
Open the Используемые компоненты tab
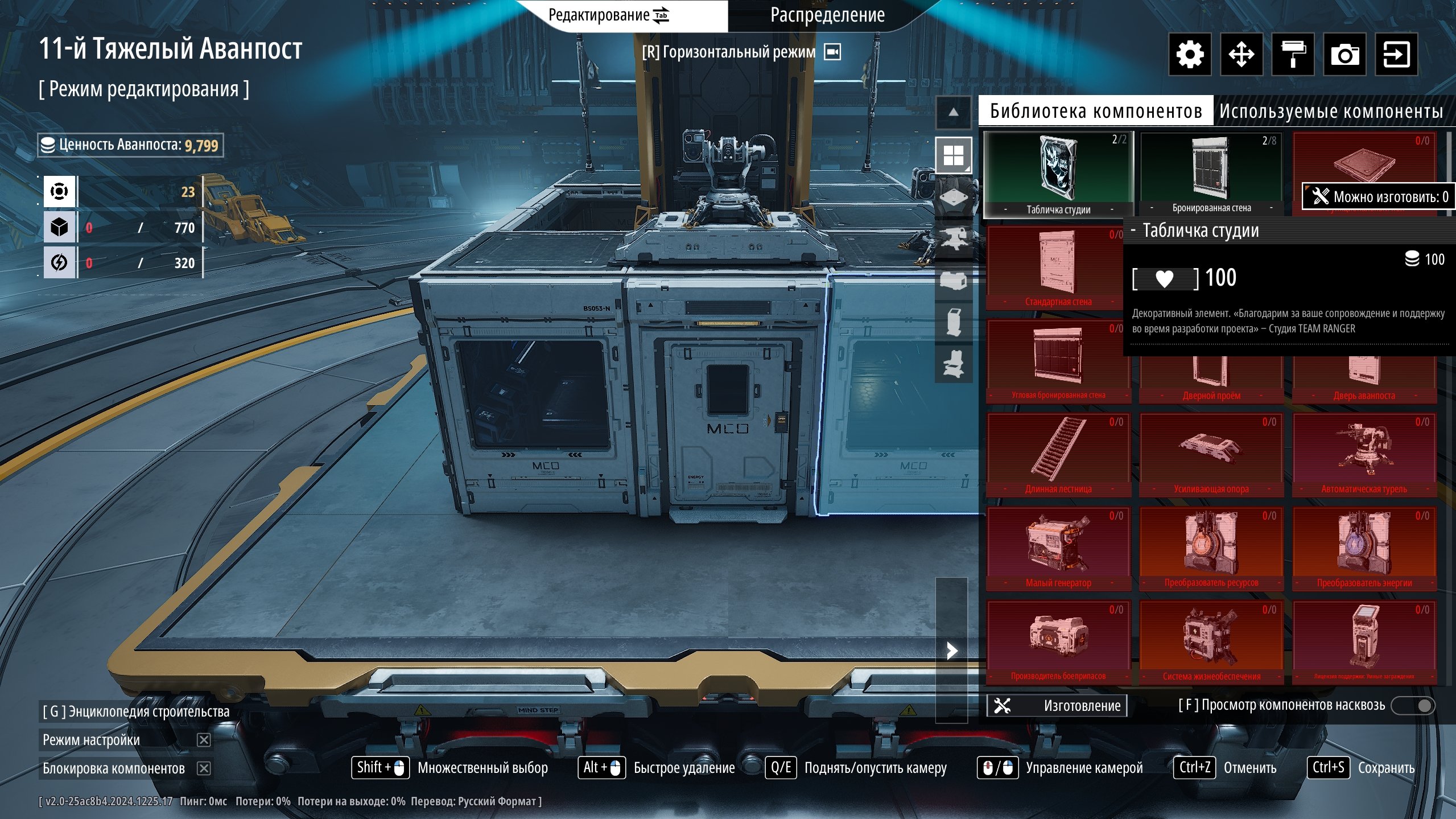tap(1331, 111)
